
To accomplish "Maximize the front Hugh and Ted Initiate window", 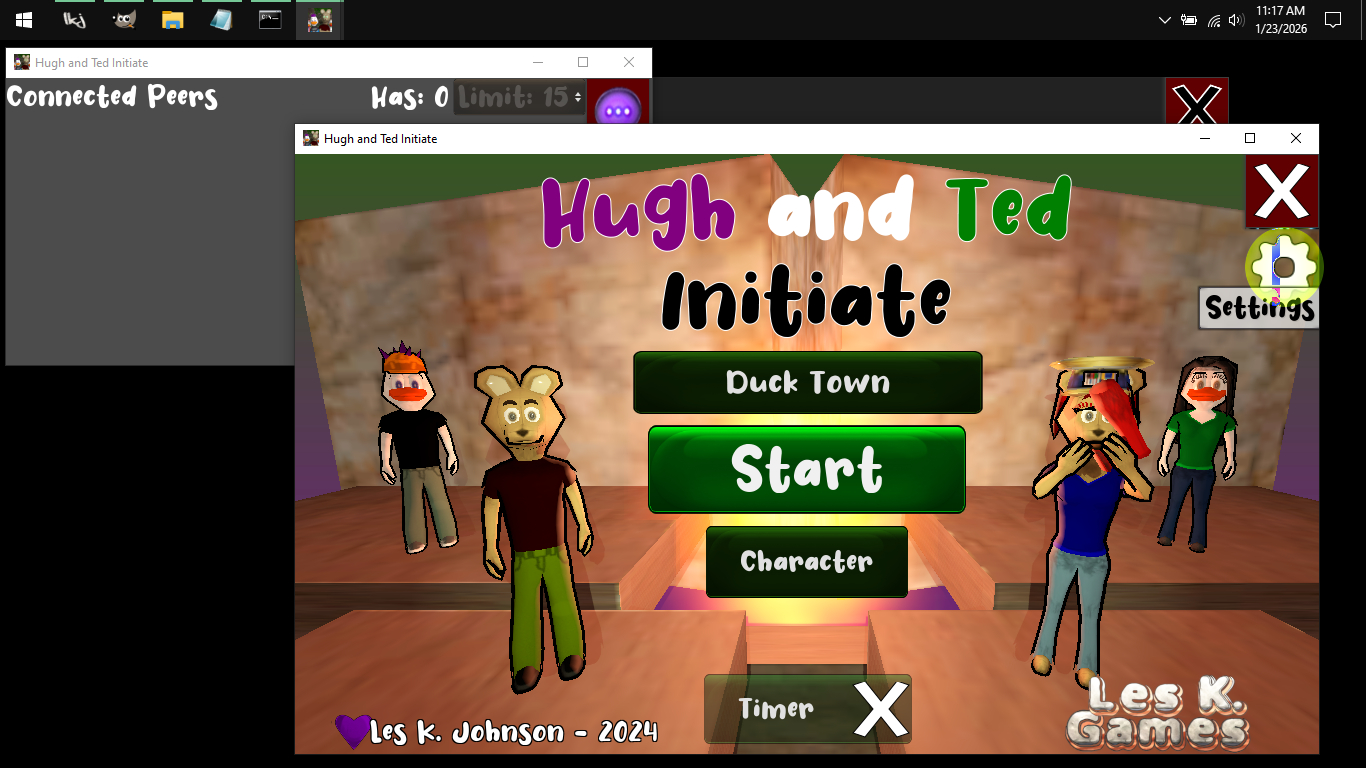I will click(1249, 138).
